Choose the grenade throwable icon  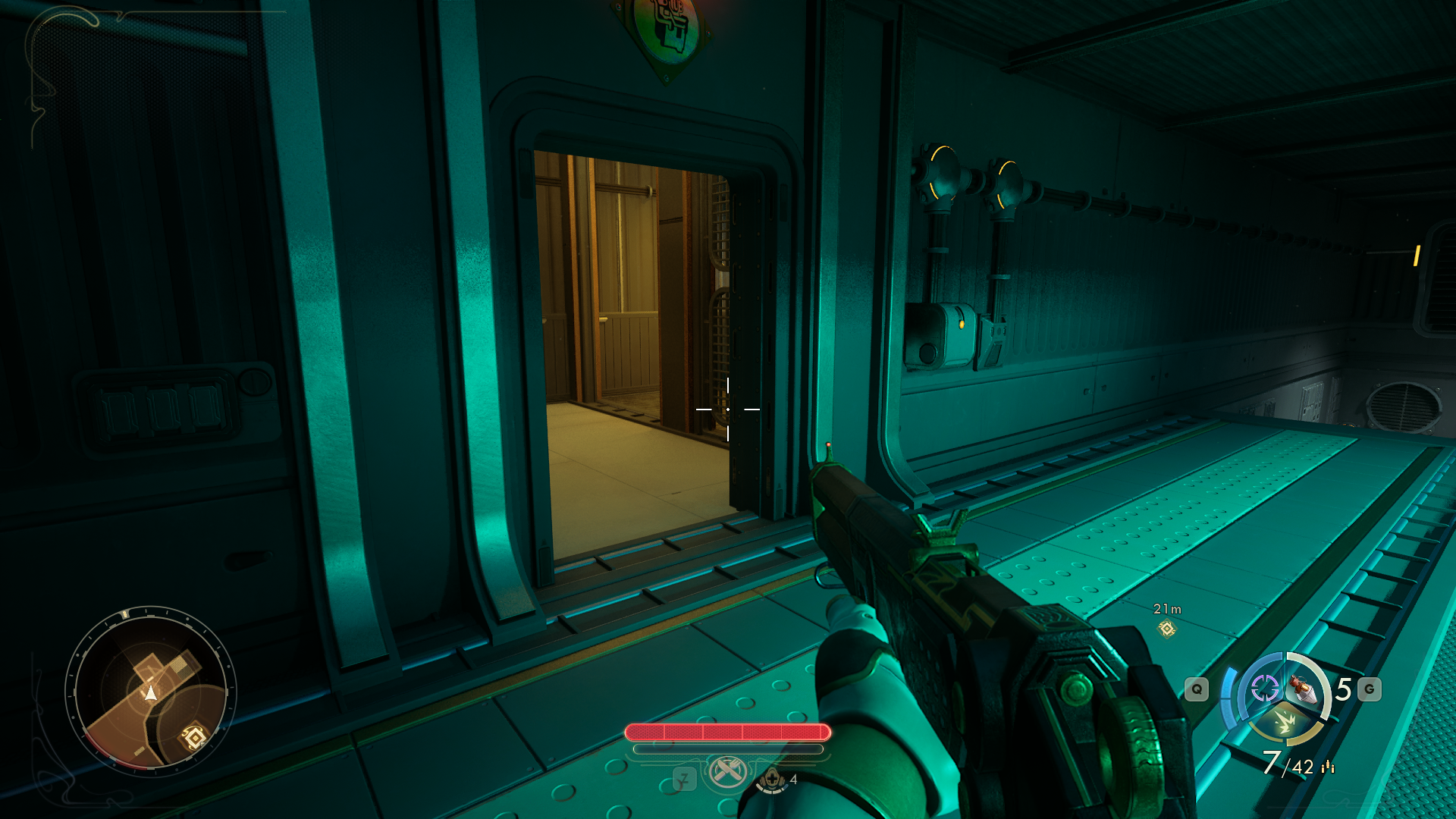click(x=1304, y=689)
